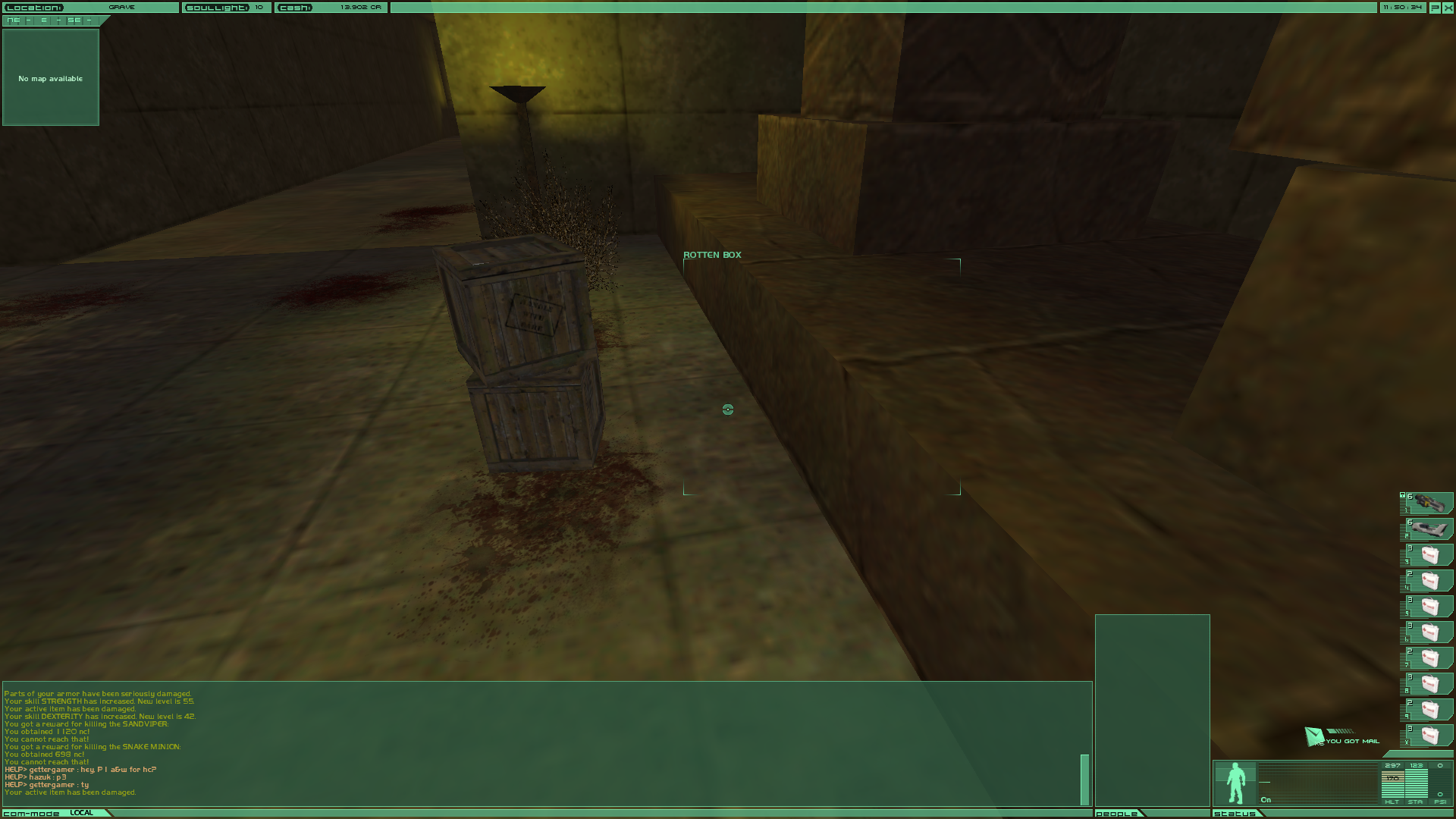Click the On indicator in the status panel
The height and width of the screenshot is (819, 1456).
[x=1266, y=799]
